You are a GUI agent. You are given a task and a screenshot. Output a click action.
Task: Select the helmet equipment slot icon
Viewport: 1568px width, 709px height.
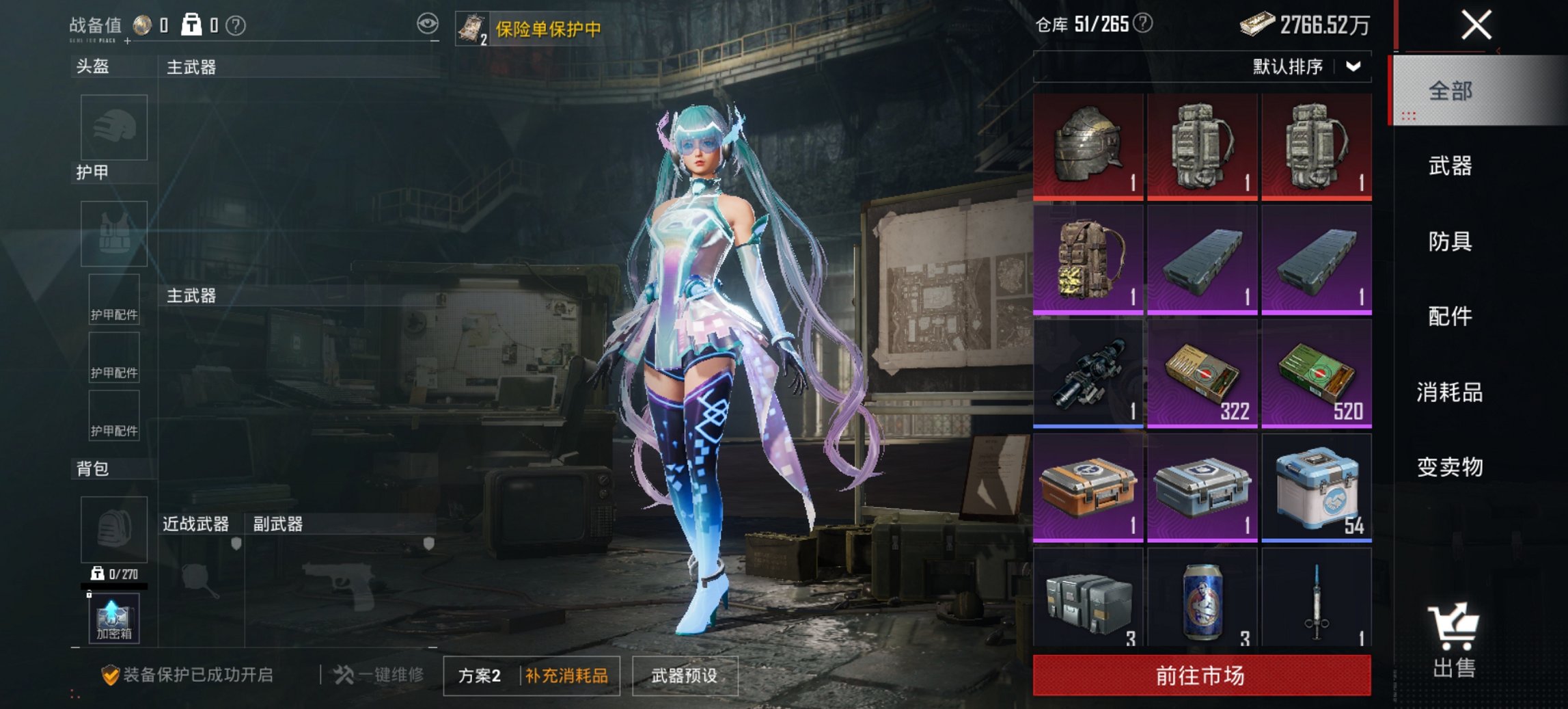[113, 129]
